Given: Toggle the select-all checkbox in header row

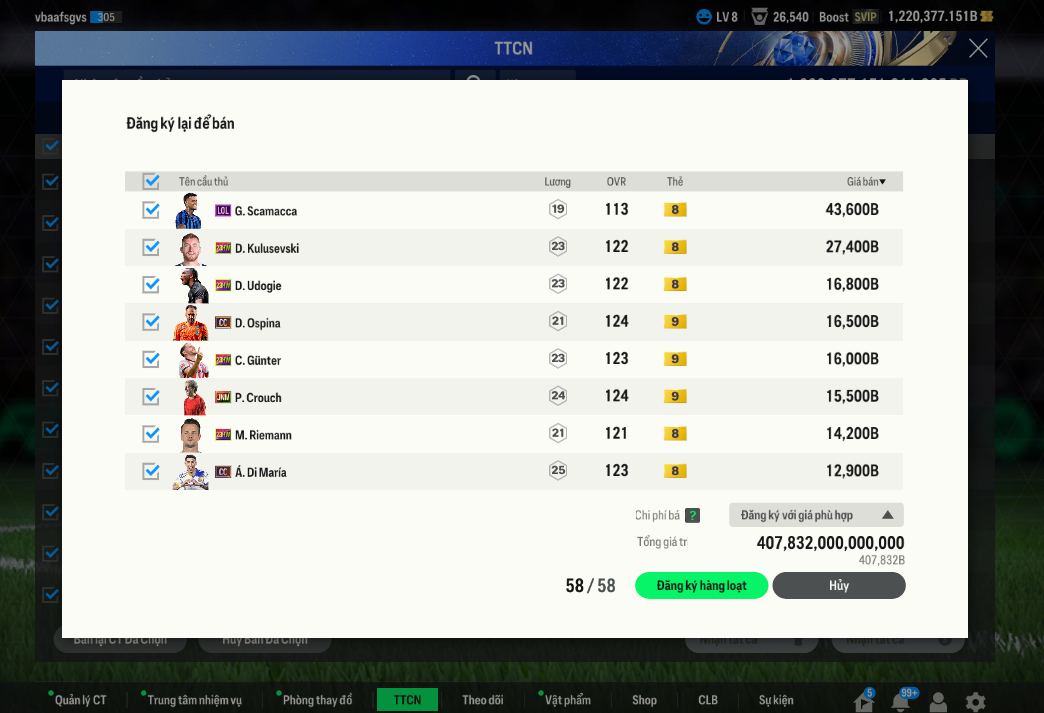Looking at the screenshot, I should (x=151, y=182).
